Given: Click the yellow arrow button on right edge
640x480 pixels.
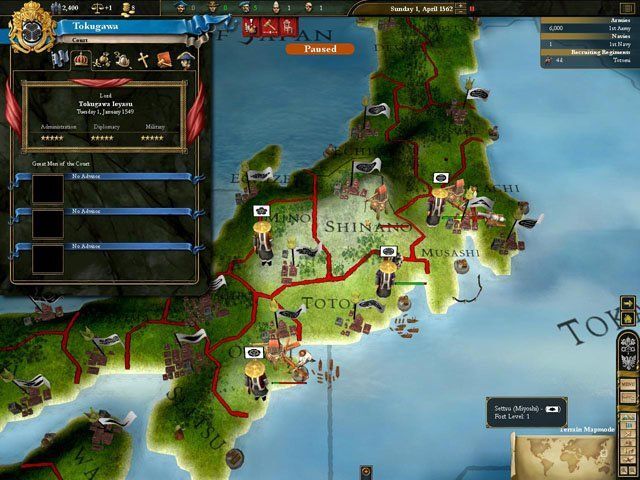Looking at the screenshot, I should pyautogui.click(x=627, y=302).
